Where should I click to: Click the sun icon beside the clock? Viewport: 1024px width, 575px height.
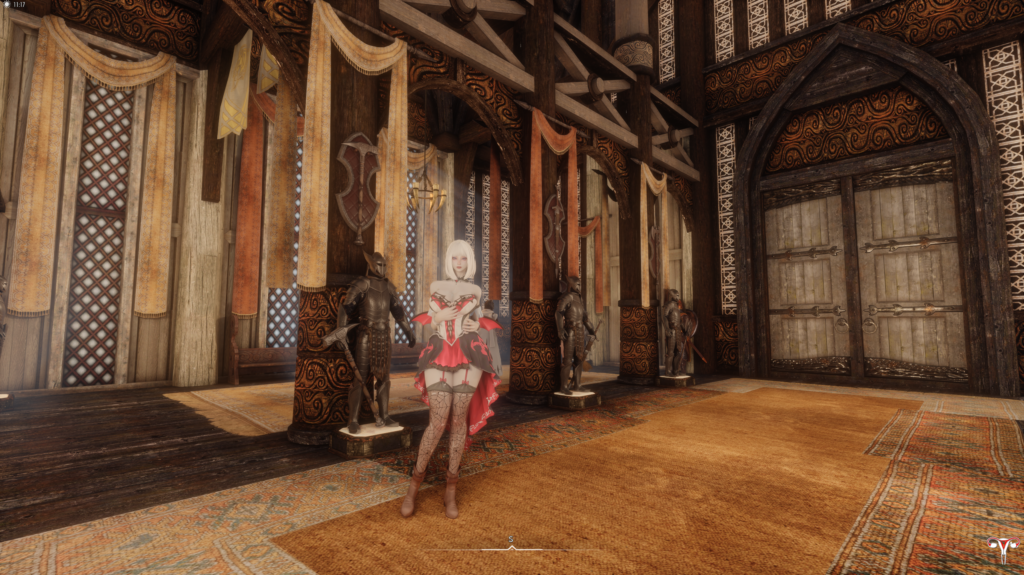pyautogui.click(x=5, y=5)
